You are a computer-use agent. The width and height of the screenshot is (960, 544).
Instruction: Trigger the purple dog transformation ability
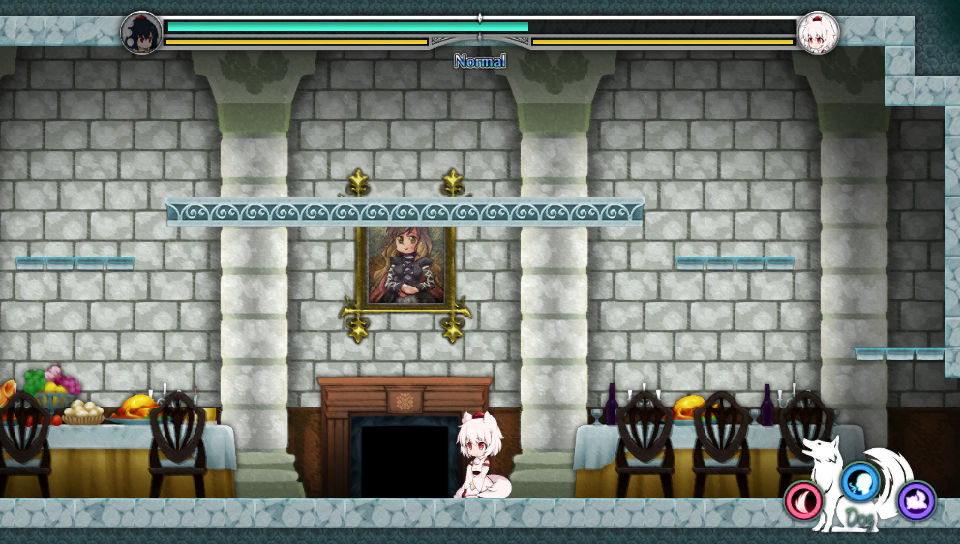pyautogui.click(x=916, y=500)
